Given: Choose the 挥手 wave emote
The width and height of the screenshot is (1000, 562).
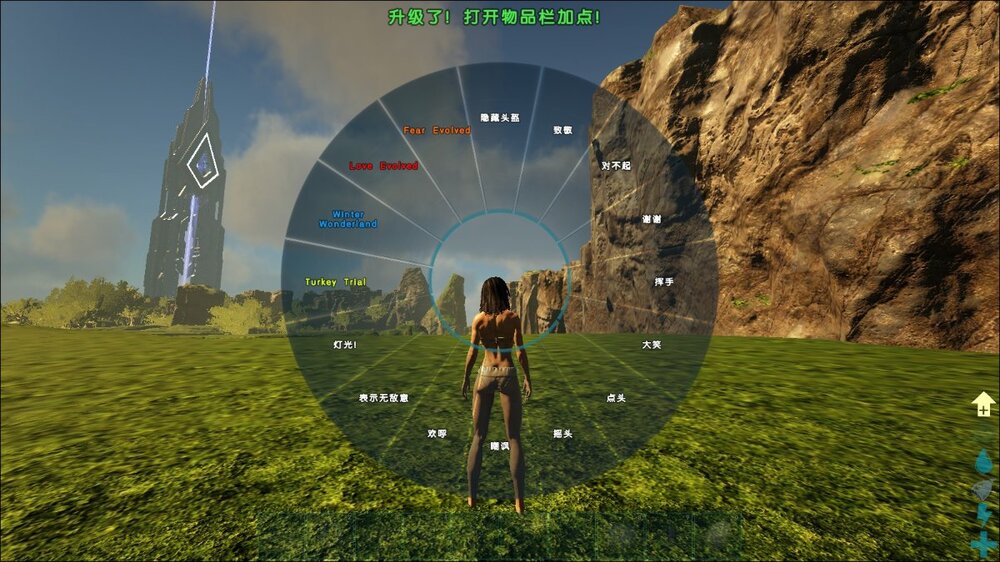Looking at the screenshot, I should pyautogui.click(x=664, y=282).
